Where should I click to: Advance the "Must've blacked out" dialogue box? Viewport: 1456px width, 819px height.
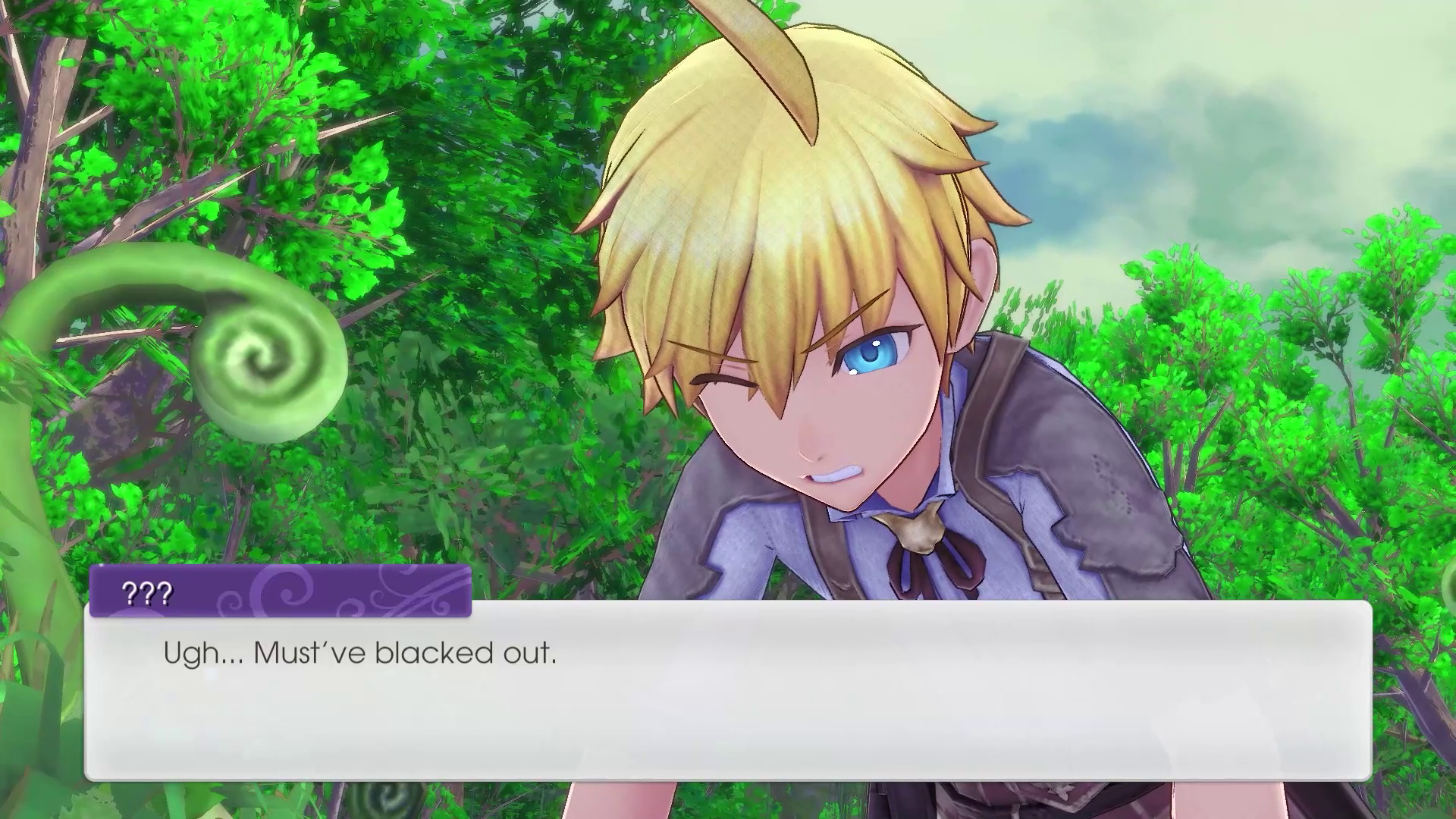click(x=728, y=690)
